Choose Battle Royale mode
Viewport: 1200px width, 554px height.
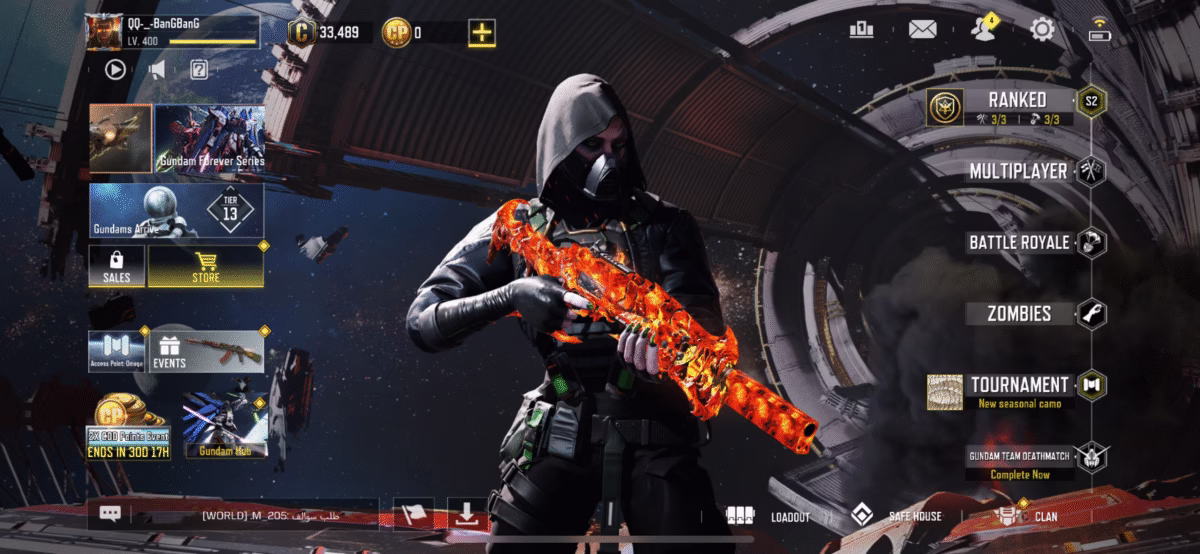[x=1018, y=242]
